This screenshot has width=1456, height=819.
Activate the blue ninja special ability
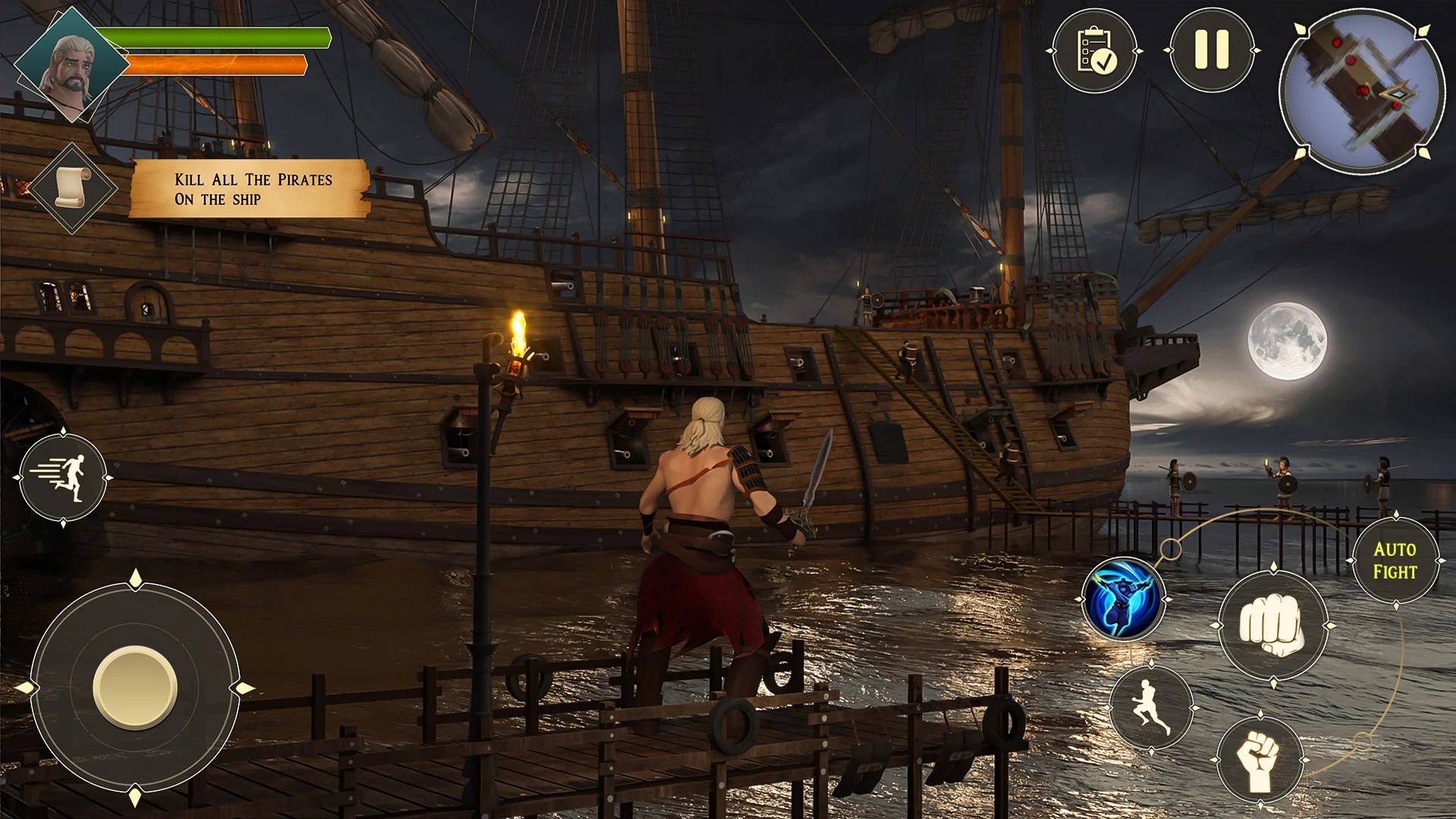tap(1123, 599)
